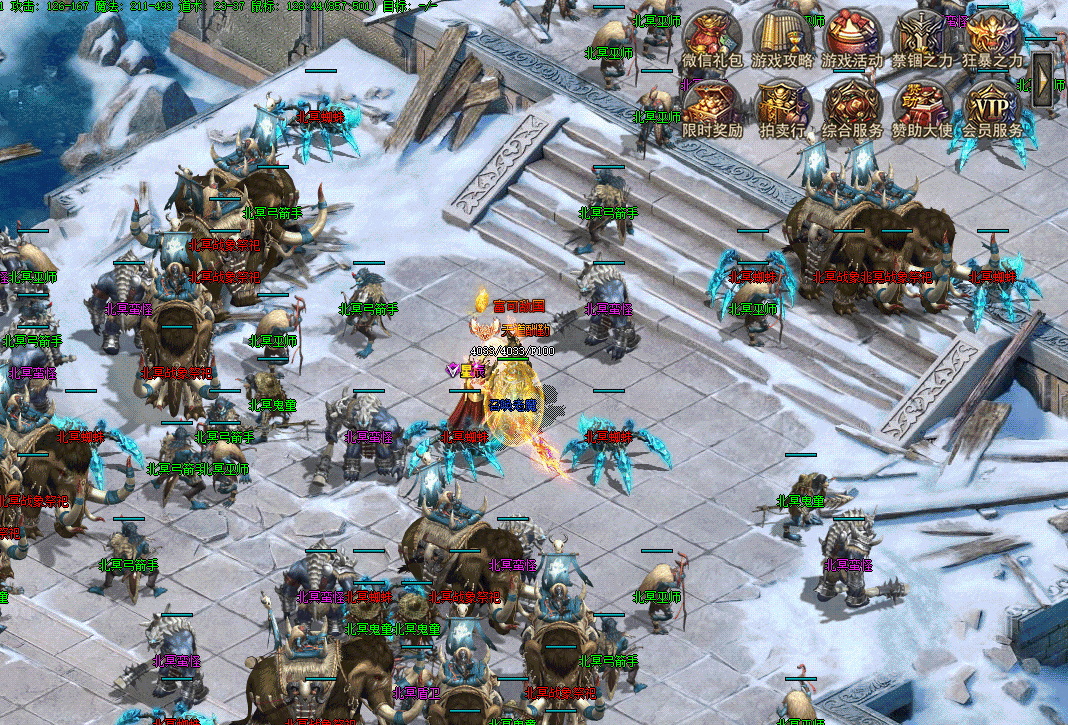Open the 游戏攻略 game guide
Image resolution: width=1068 pixels, height=725 pixels.
(782, 37)
